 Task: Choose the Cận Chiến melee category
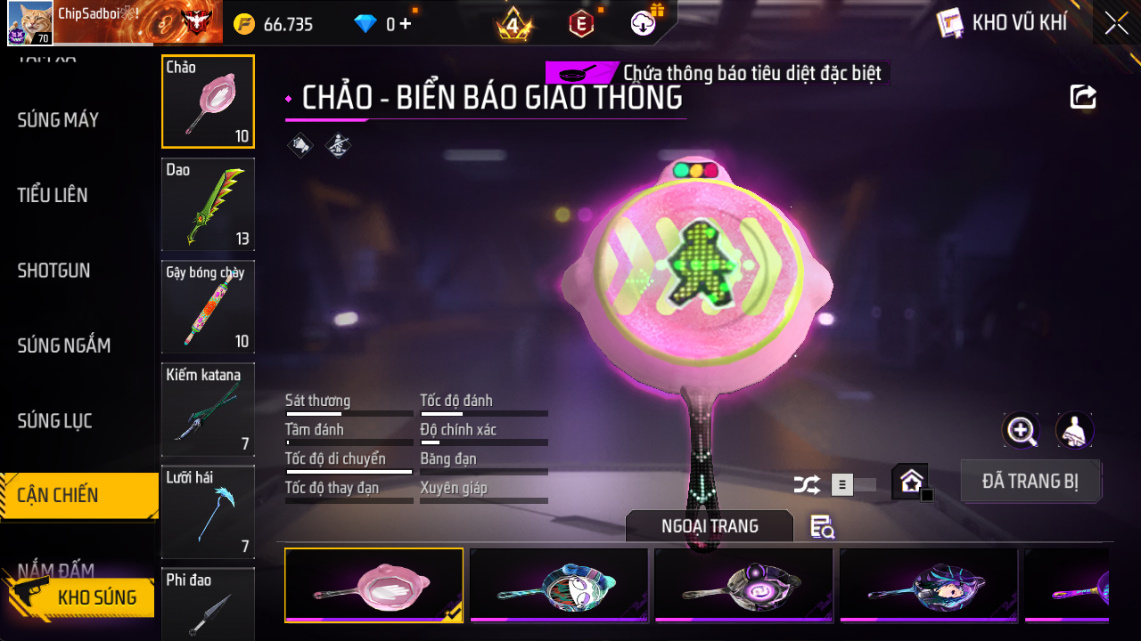[60, 495]
